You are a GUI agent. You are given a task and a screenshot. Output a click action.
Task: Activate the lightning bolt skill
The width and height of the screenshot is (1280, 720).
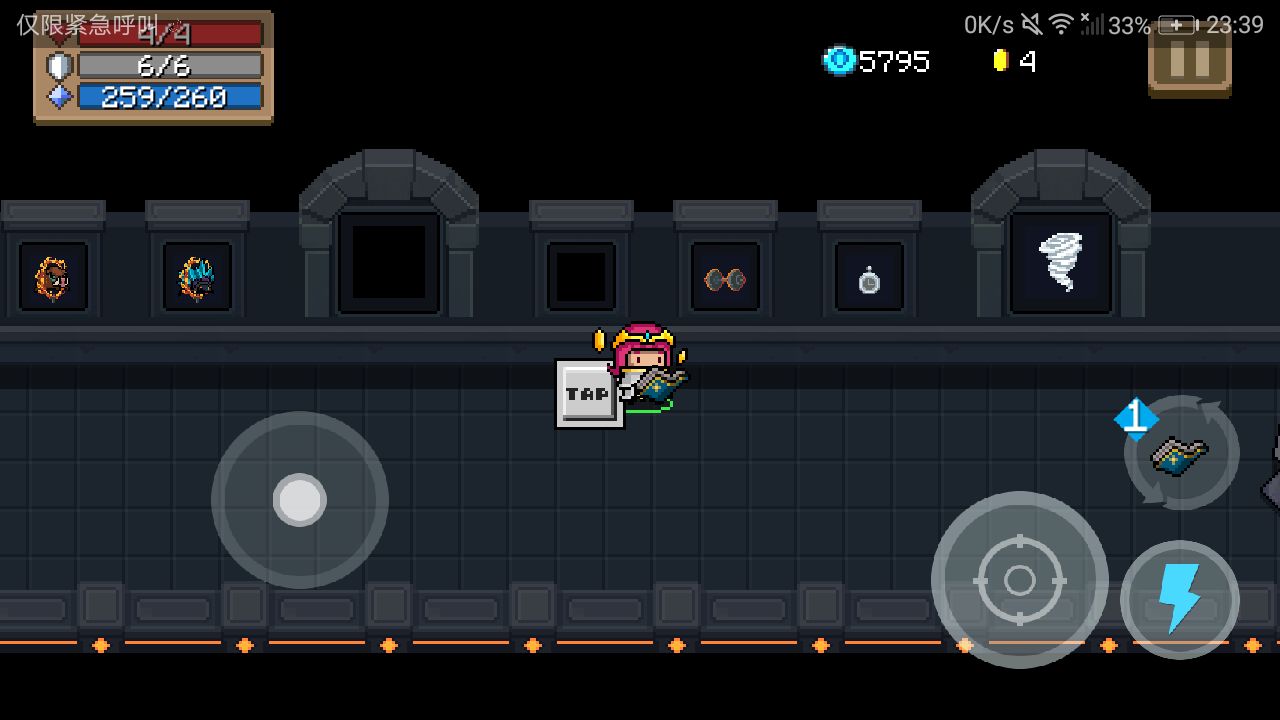(1179, 599)
